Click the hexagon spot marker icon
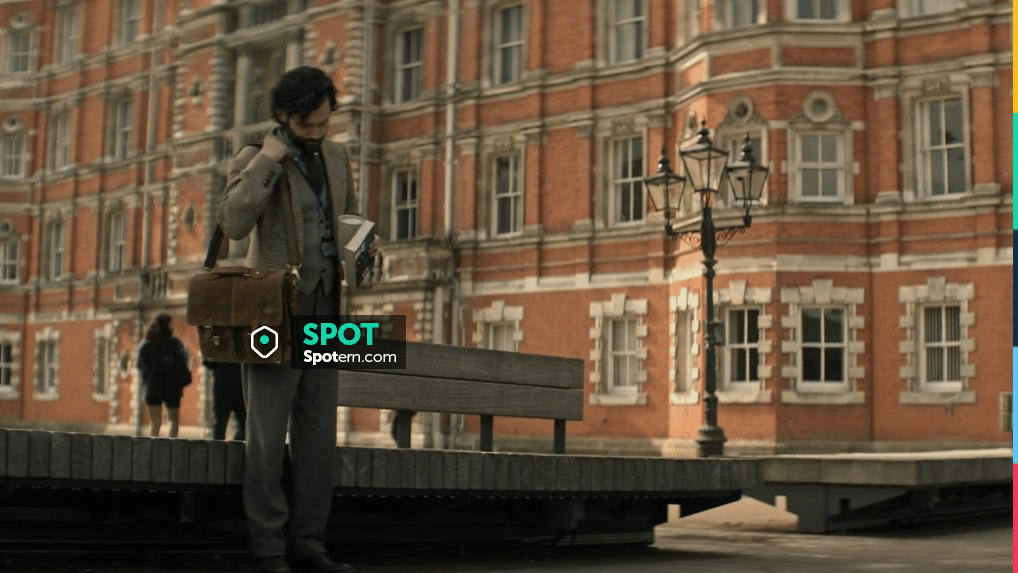The image size is (1018, 573). pos(264,342)
